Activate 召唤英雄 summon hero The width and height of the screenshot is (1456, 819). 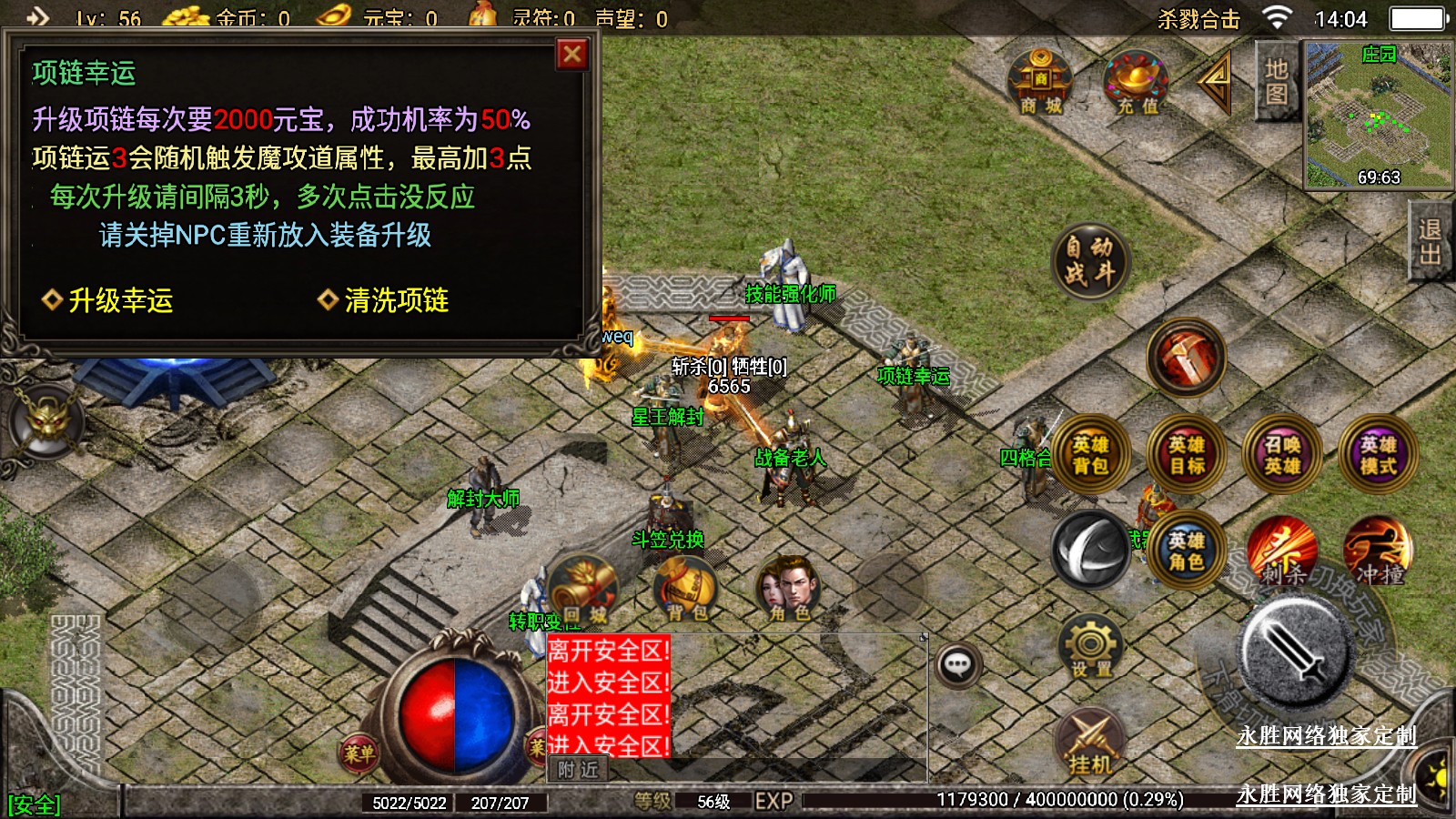1282,454
